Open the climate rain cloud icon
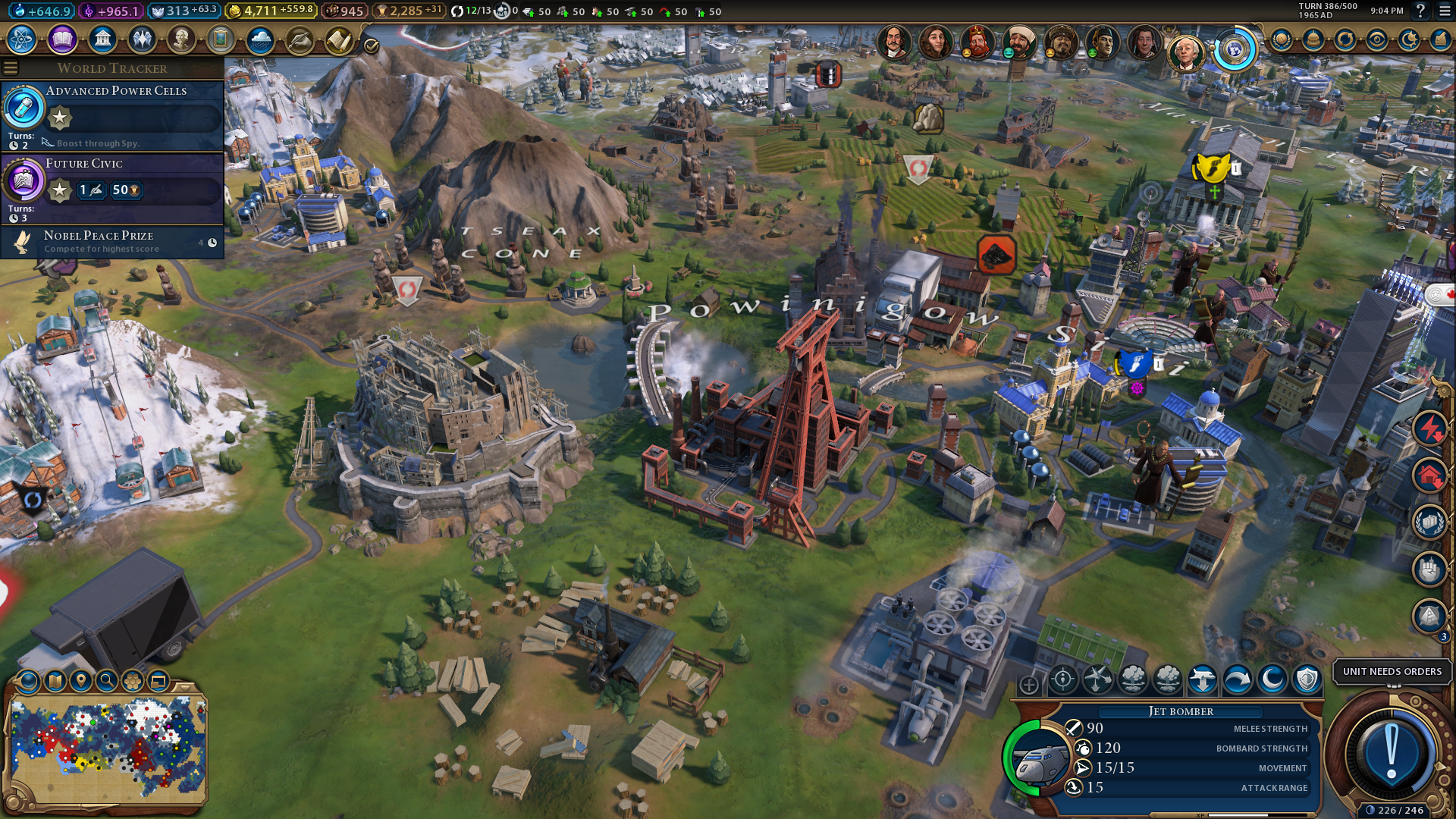 point(260,39)
